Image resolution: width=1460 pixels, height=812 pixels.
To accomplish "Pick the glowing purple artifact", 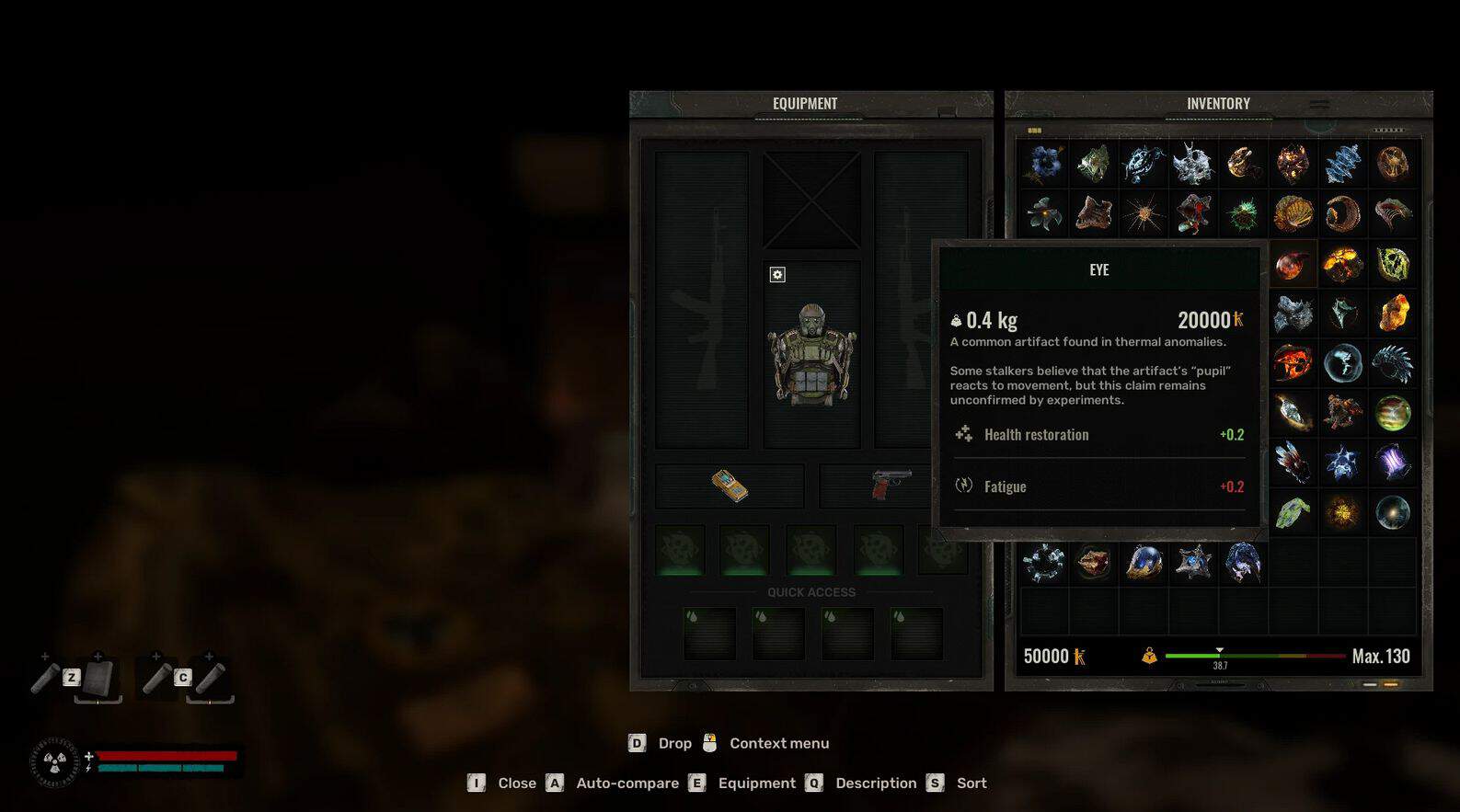I will (x=1393, y=463).
